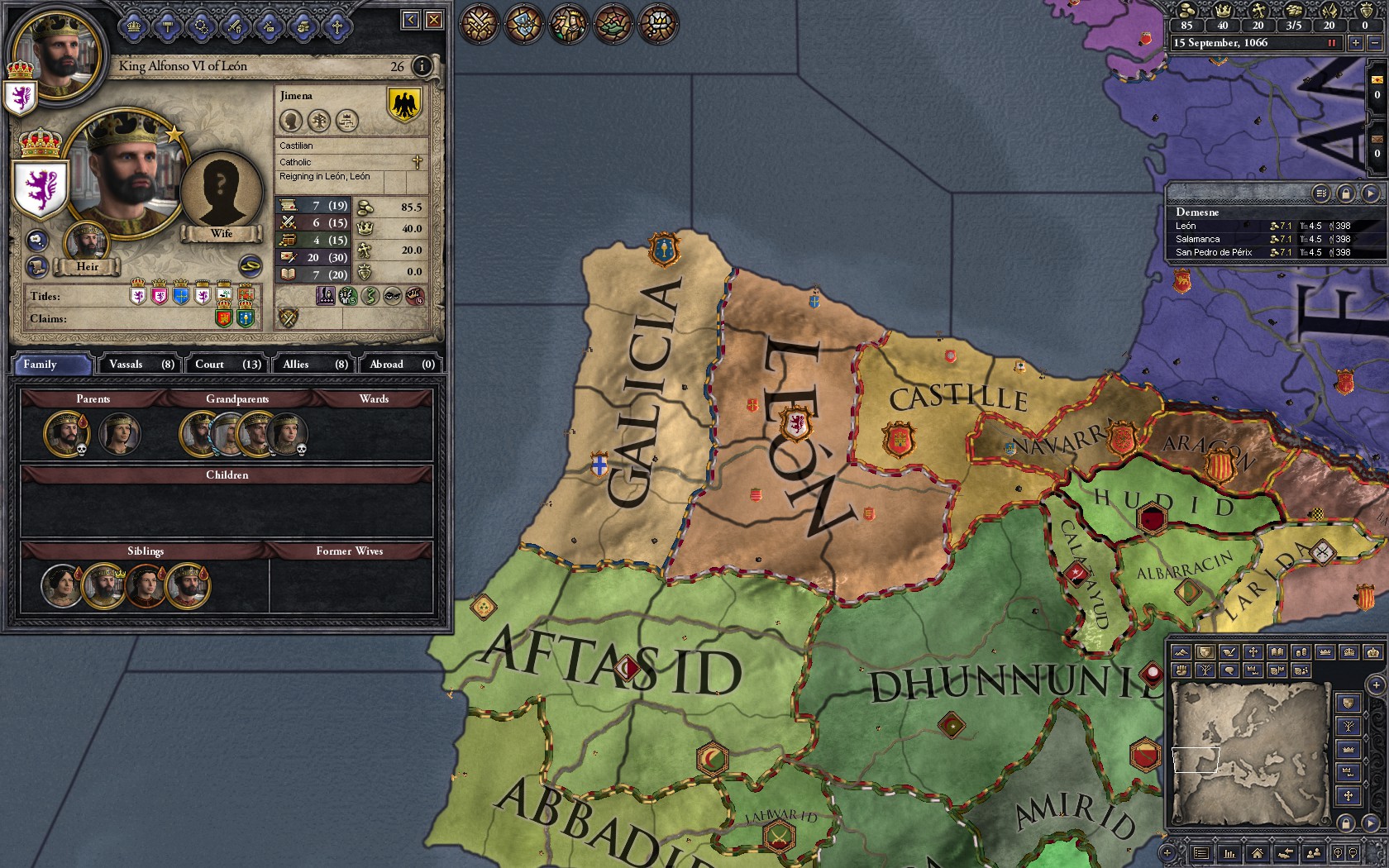1389x868 pixels.
Task: Switch to the de jure kingdoms map mode
Action: coord(1348,652)
